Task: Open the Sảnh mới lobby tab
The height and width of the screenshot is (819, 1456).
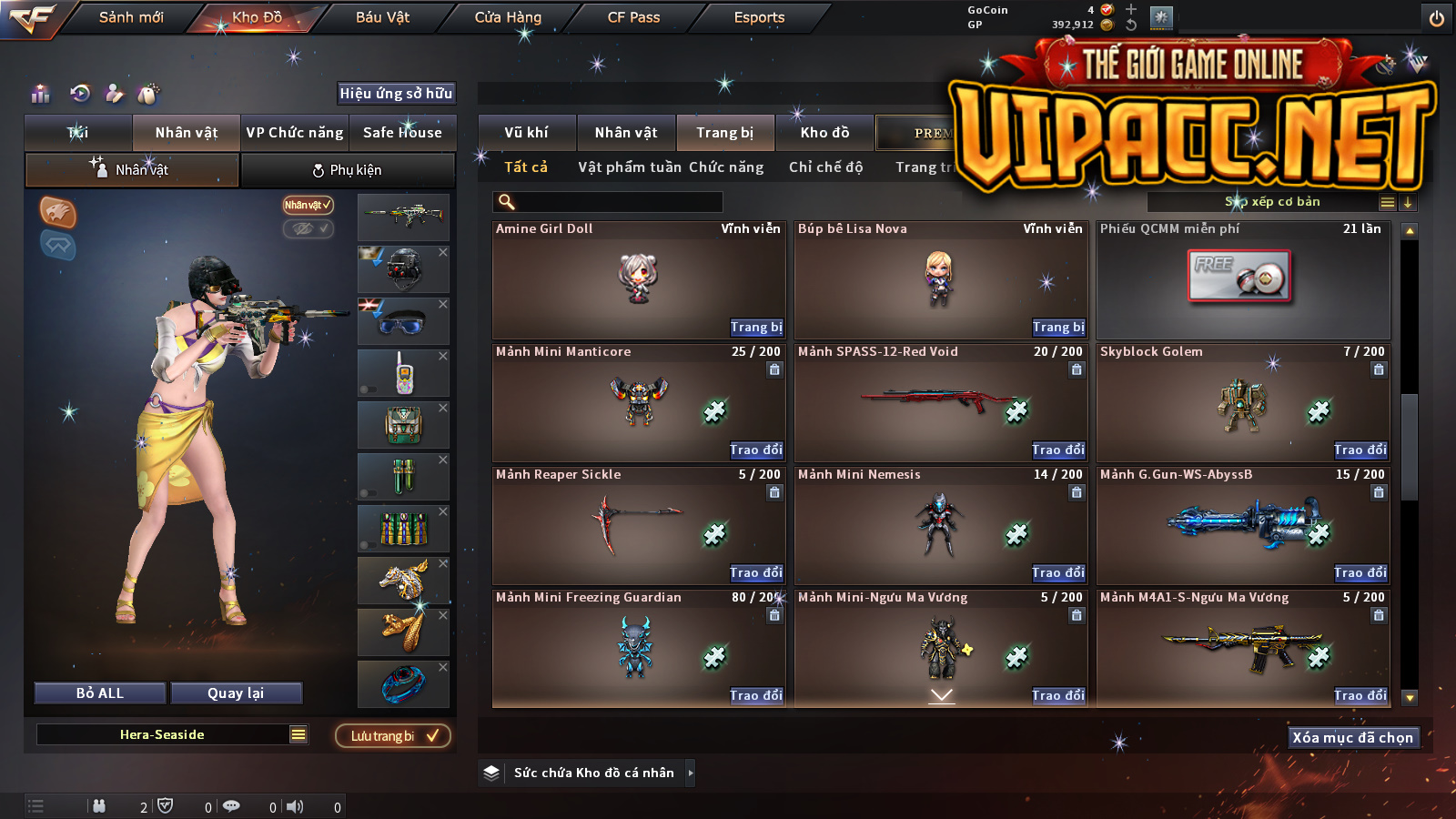Action: 131,17
